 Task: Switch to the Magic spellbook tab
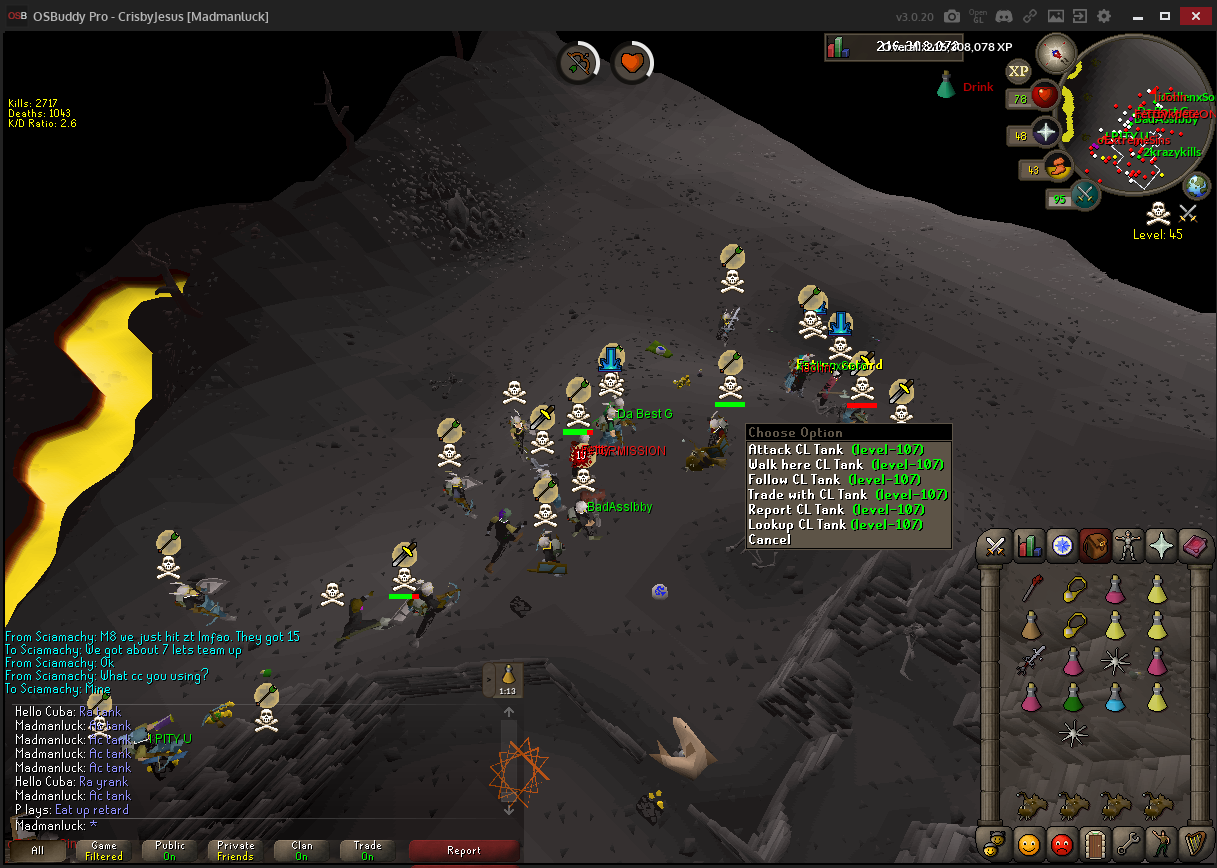[1194, 546]
